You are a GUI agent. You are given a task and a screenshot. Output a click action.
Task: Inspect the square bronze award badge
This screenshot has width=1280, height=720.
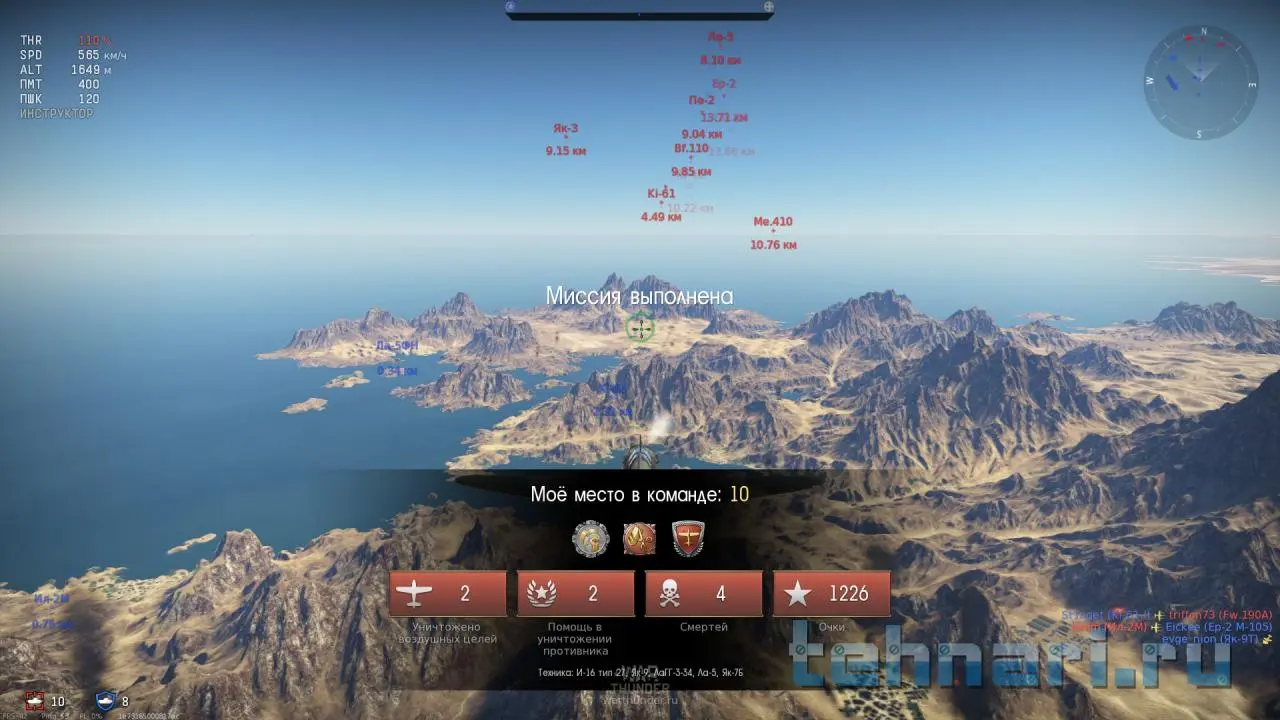[640, 539]
